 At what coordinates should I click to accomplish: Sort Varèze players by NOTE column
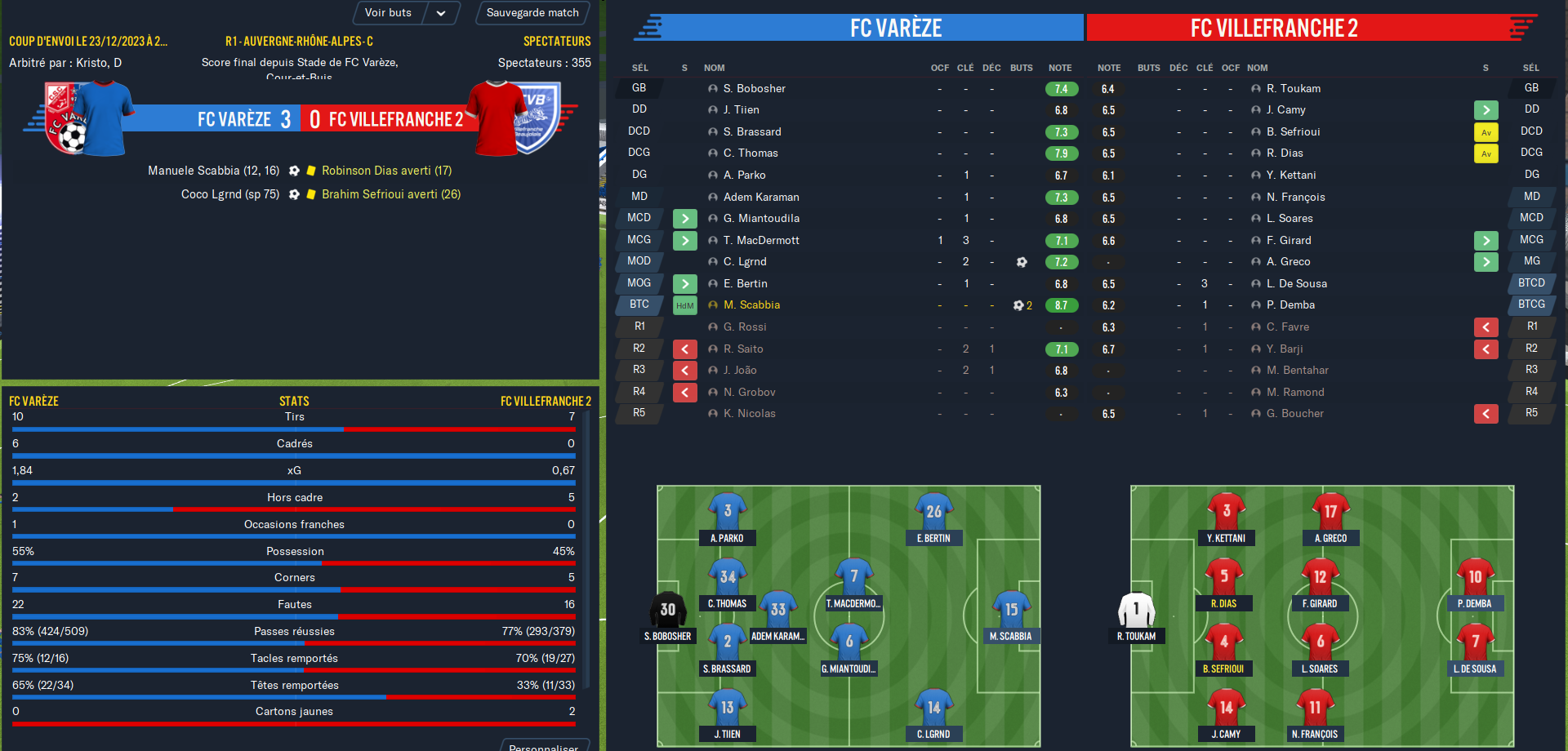pyautogui.click(x=1060, y=68)
